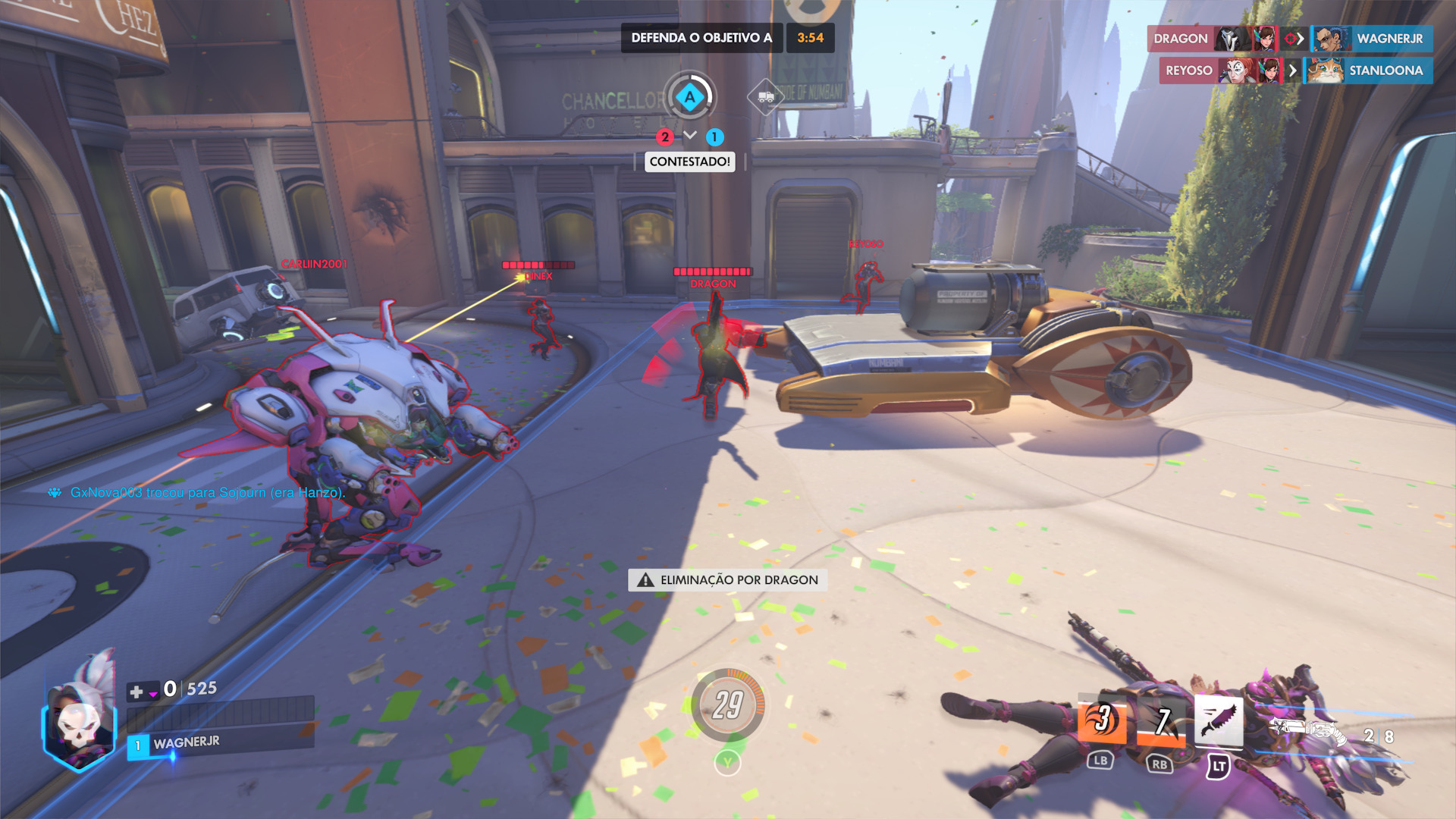
Task: Select the DRAGON to WAGNERJR kill feed entry
Action: (x=1289, y=39)
